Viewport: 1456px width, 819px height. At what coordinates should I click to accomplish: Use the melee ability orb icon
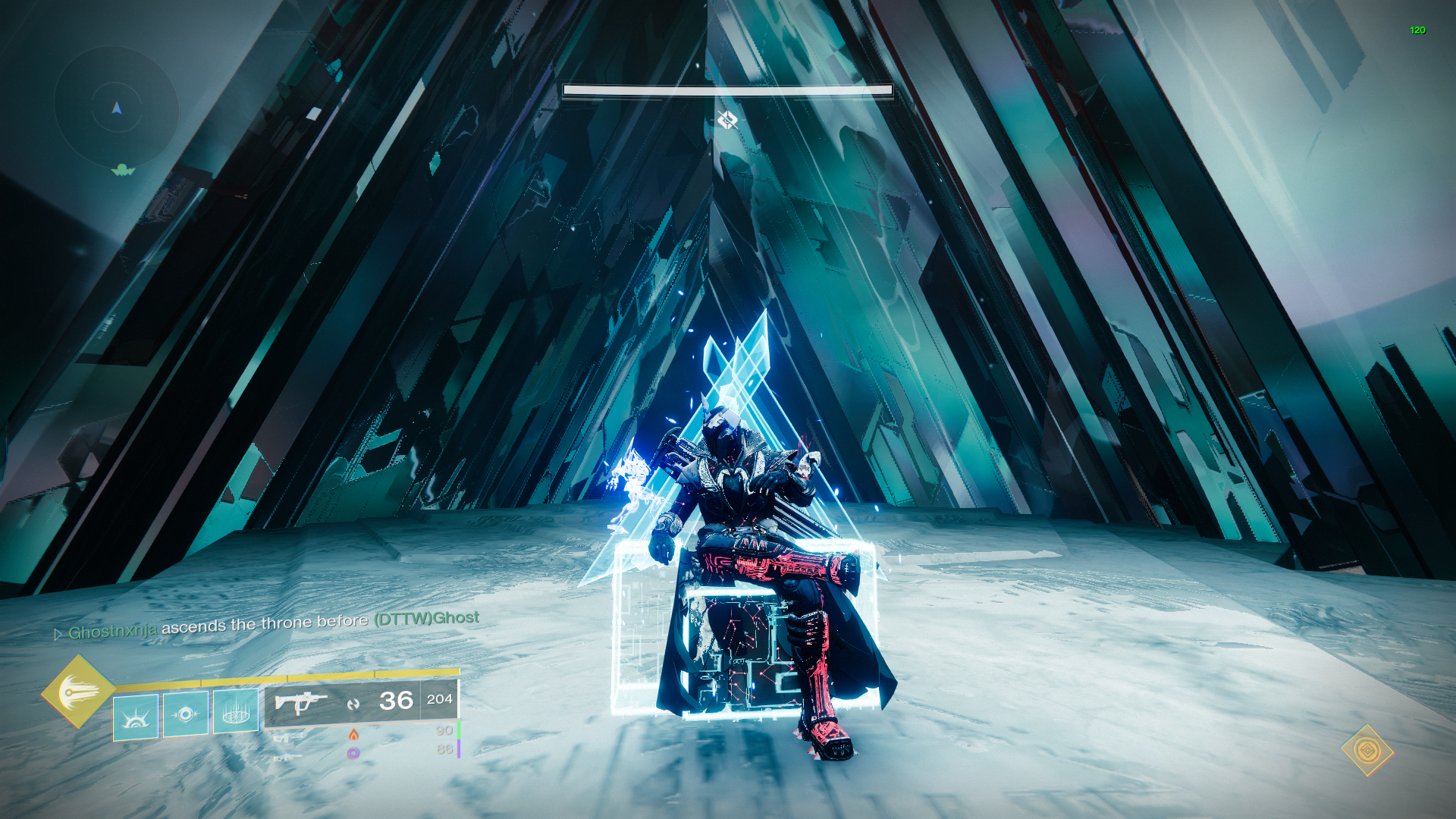tap(186, 714)
